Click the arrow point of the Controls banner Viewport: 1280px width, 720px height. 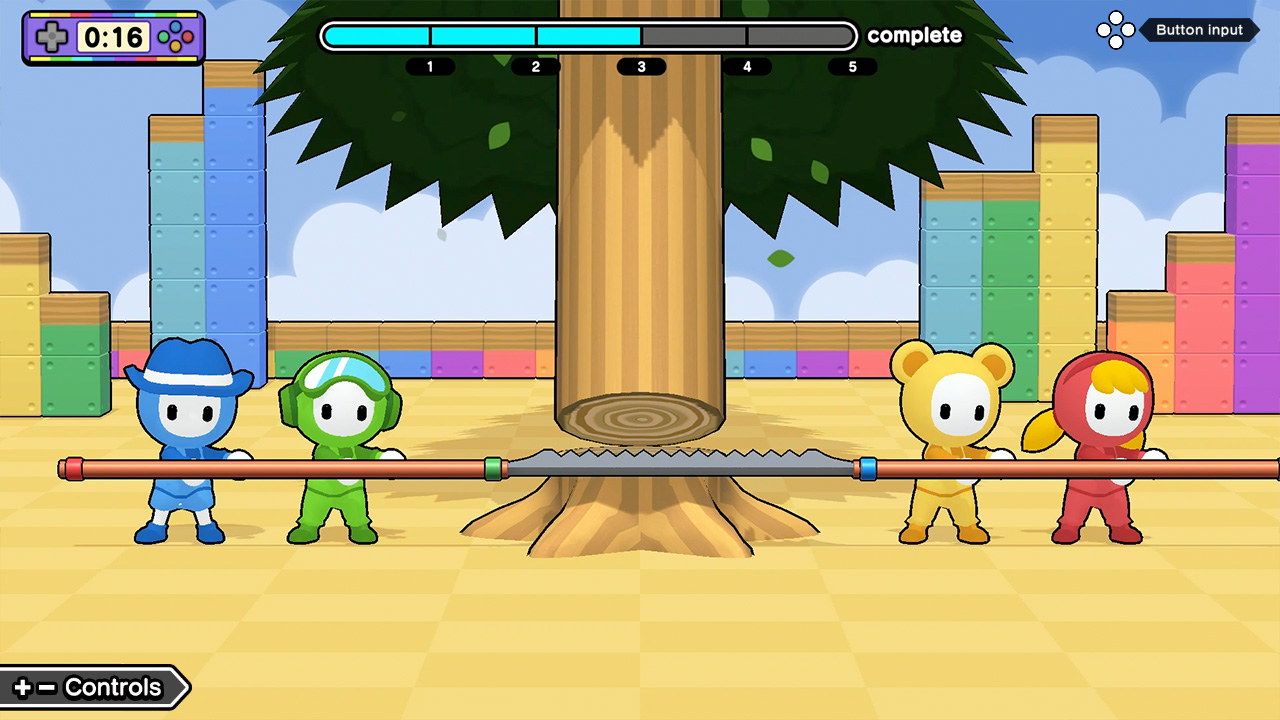pos(186,688)
